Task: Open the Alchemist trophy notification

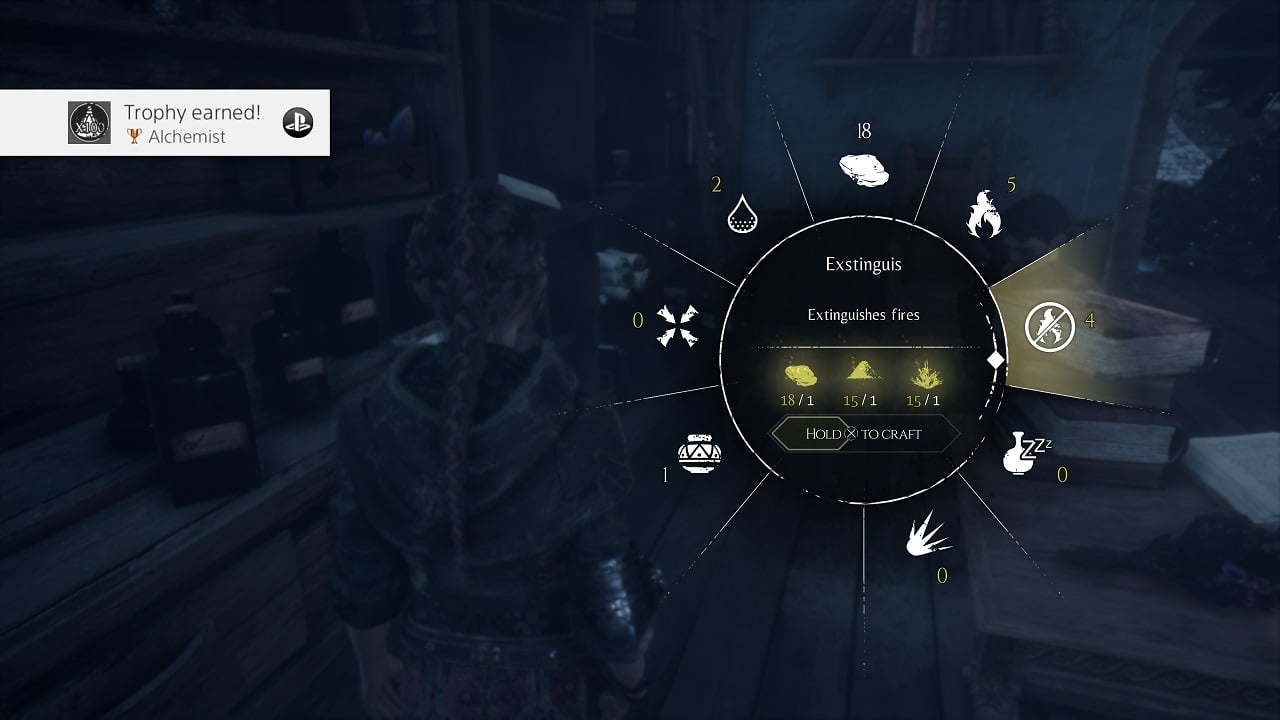Action: [x=165, y=123]
